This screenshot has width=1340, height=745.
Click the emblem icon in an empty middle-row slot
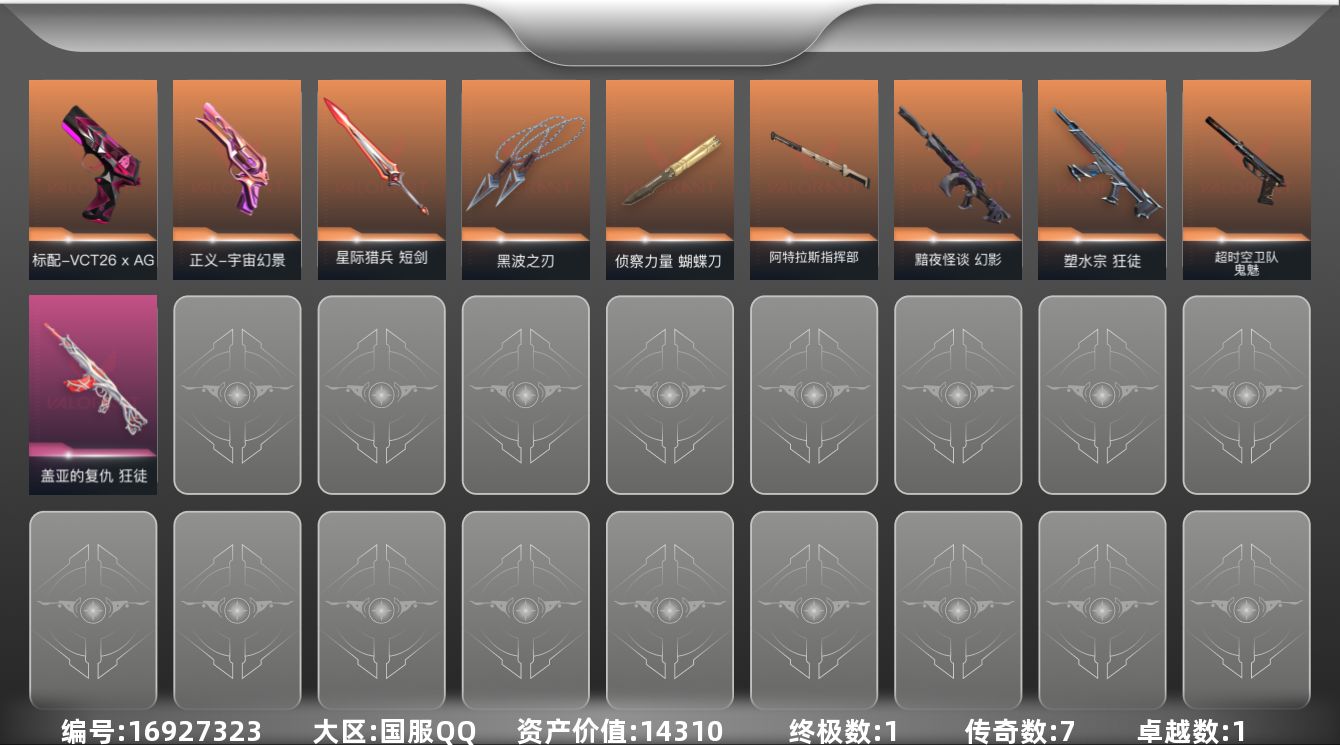click(525, 395)
